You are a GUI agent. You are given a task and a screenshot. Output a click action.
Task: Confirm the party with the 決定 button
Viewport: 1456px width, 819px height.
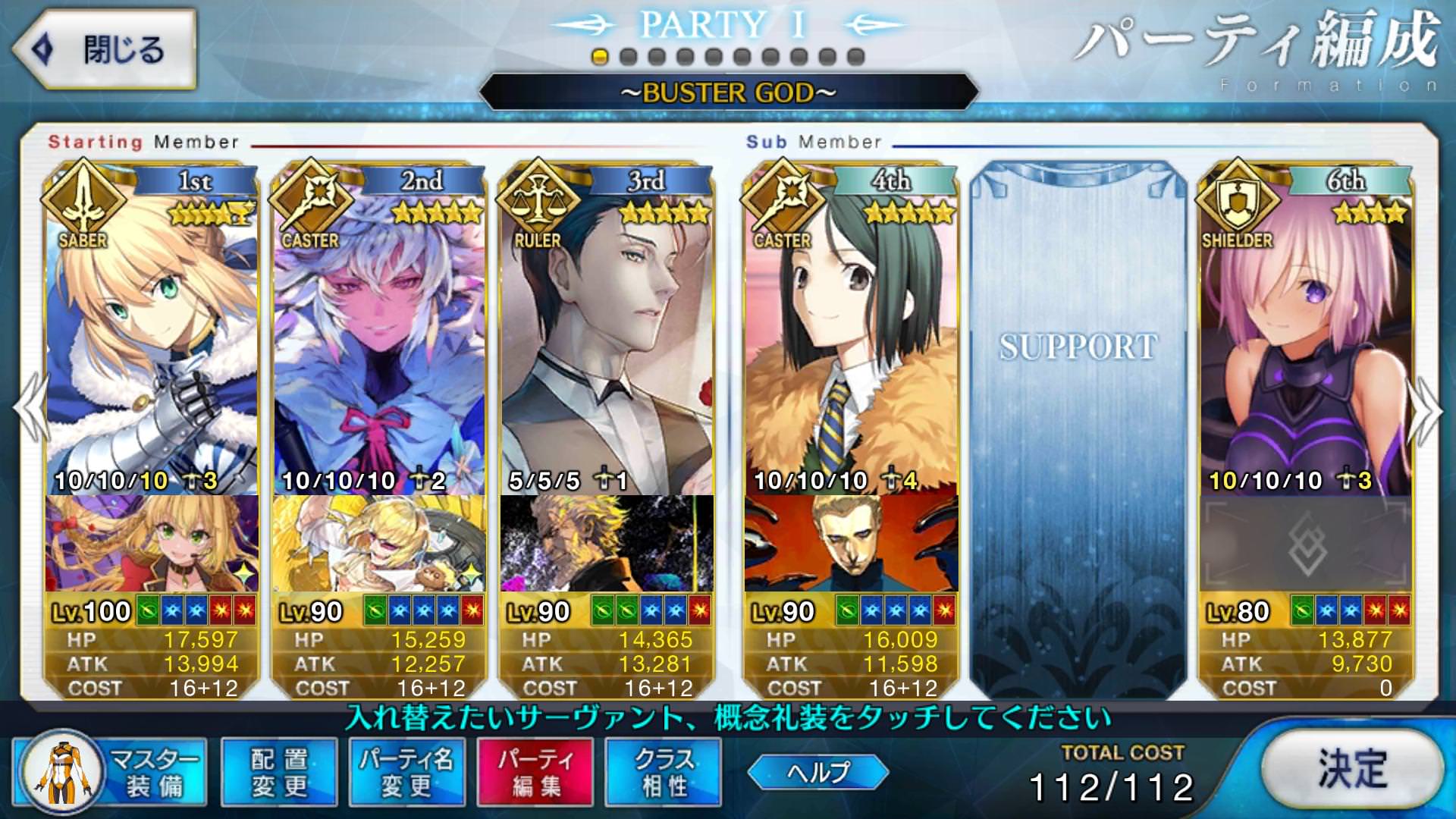1352,769
